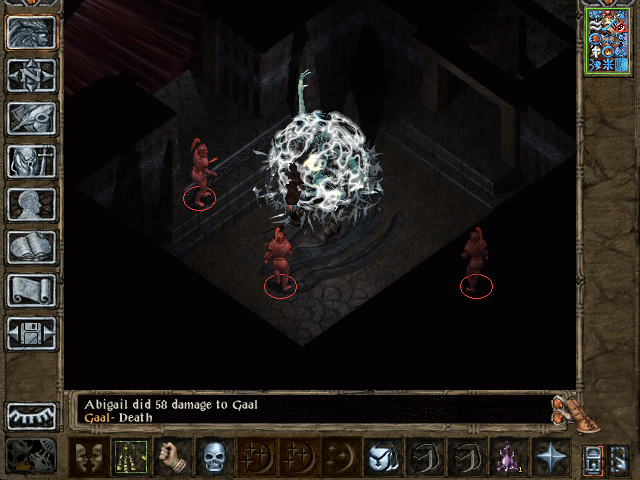The image size is (640, 480).
Task: Select the top sidebar button above the map
Action: (x=32, y=31)
